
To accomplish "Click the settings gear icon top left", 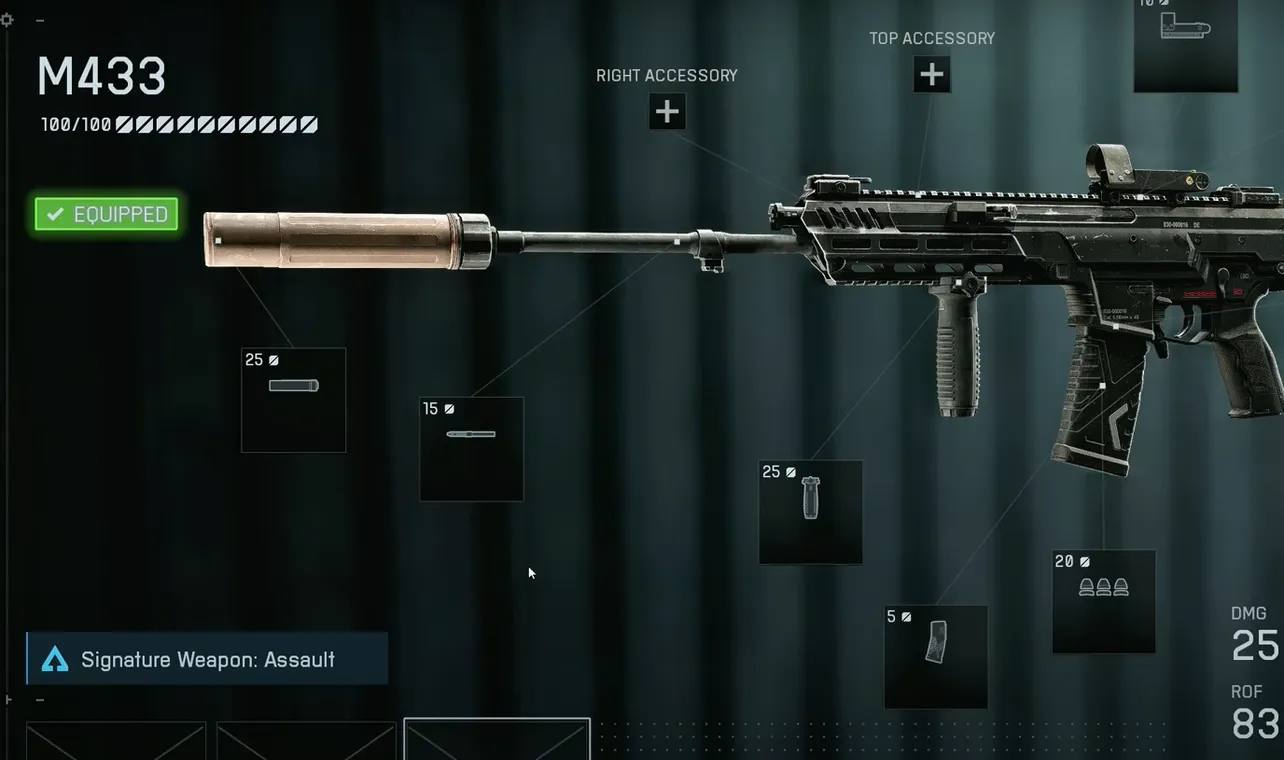I will (x=7, y=19).
